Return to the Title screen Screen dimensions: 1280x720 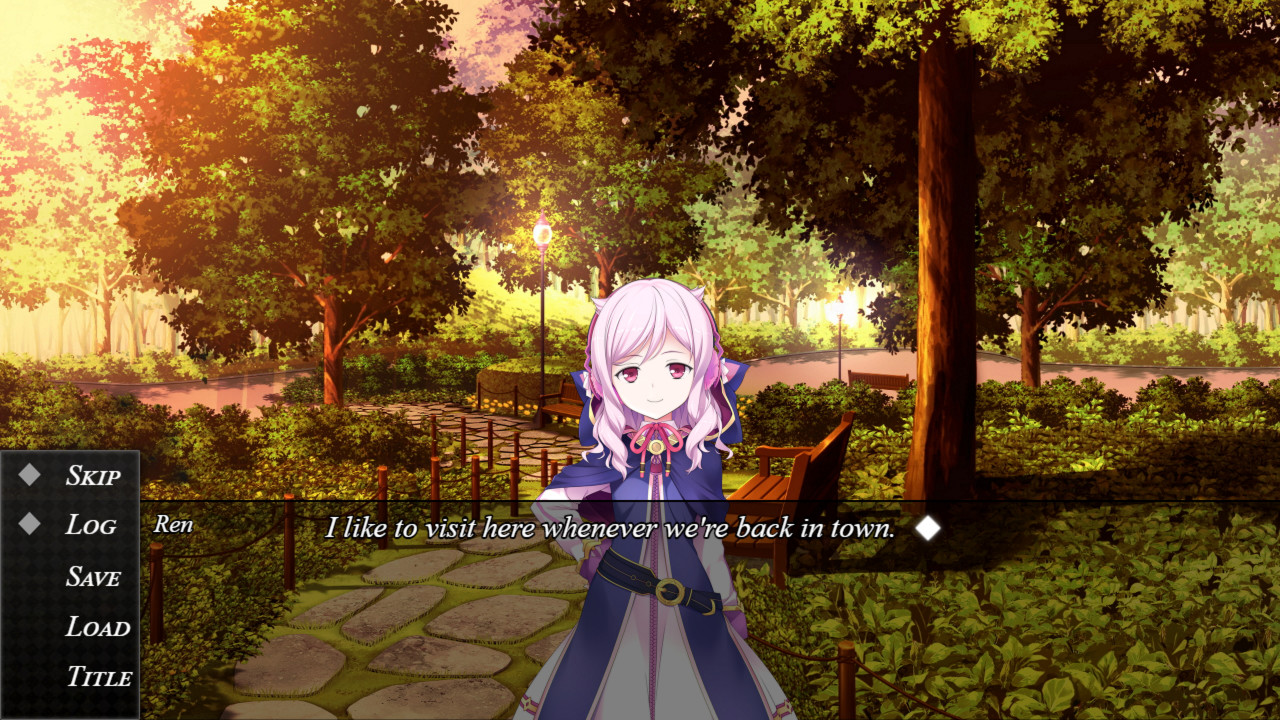[x=99, y=678]
